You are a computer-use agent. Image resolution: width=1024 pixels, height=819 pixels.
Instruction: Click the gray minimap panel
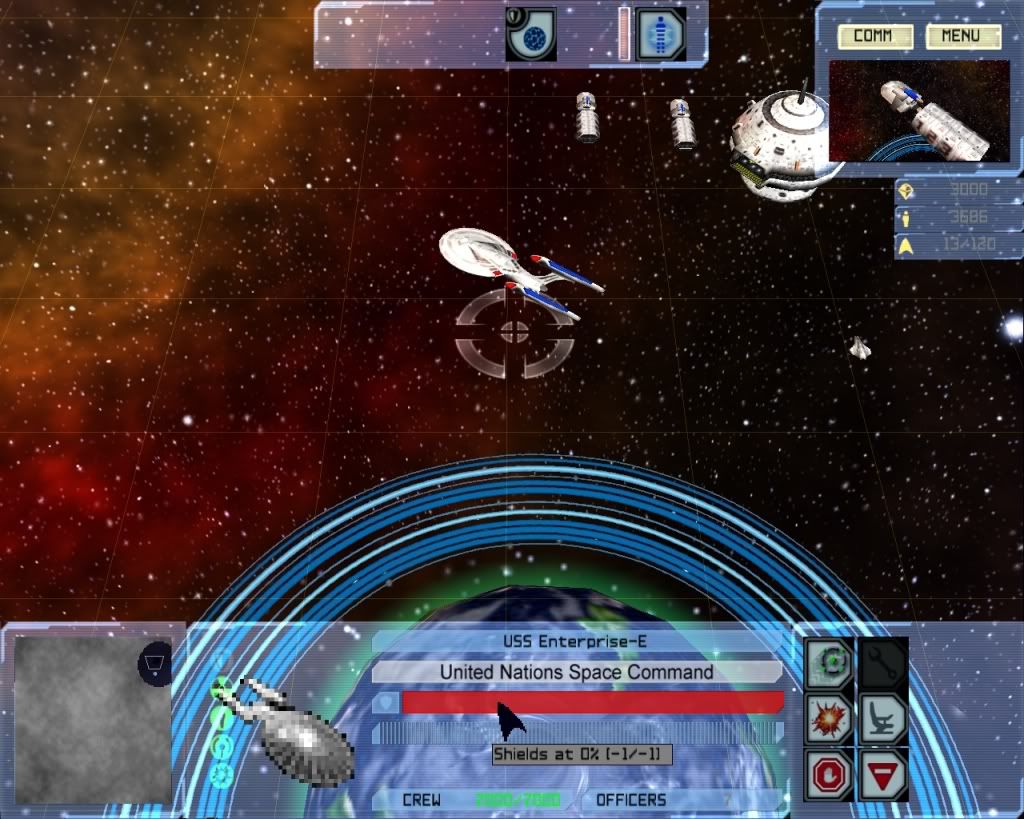[x=80, y=718]
